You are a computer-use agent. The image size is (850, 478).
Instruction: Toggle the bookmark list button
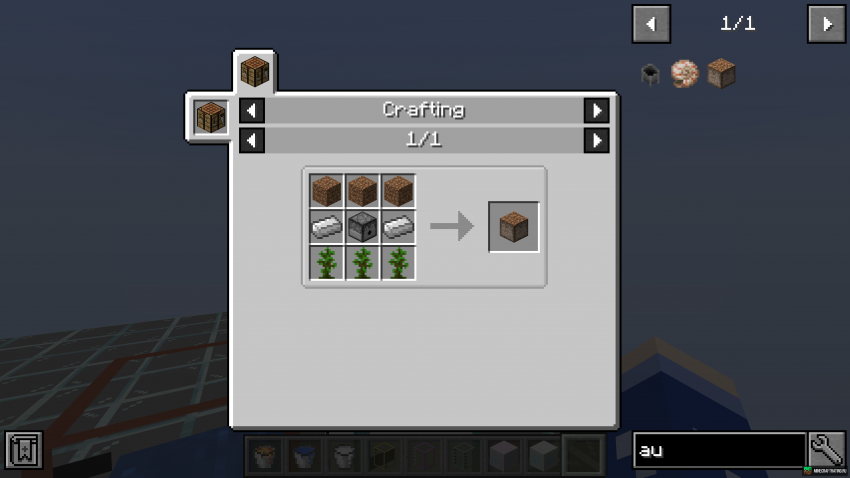point(23,451)
